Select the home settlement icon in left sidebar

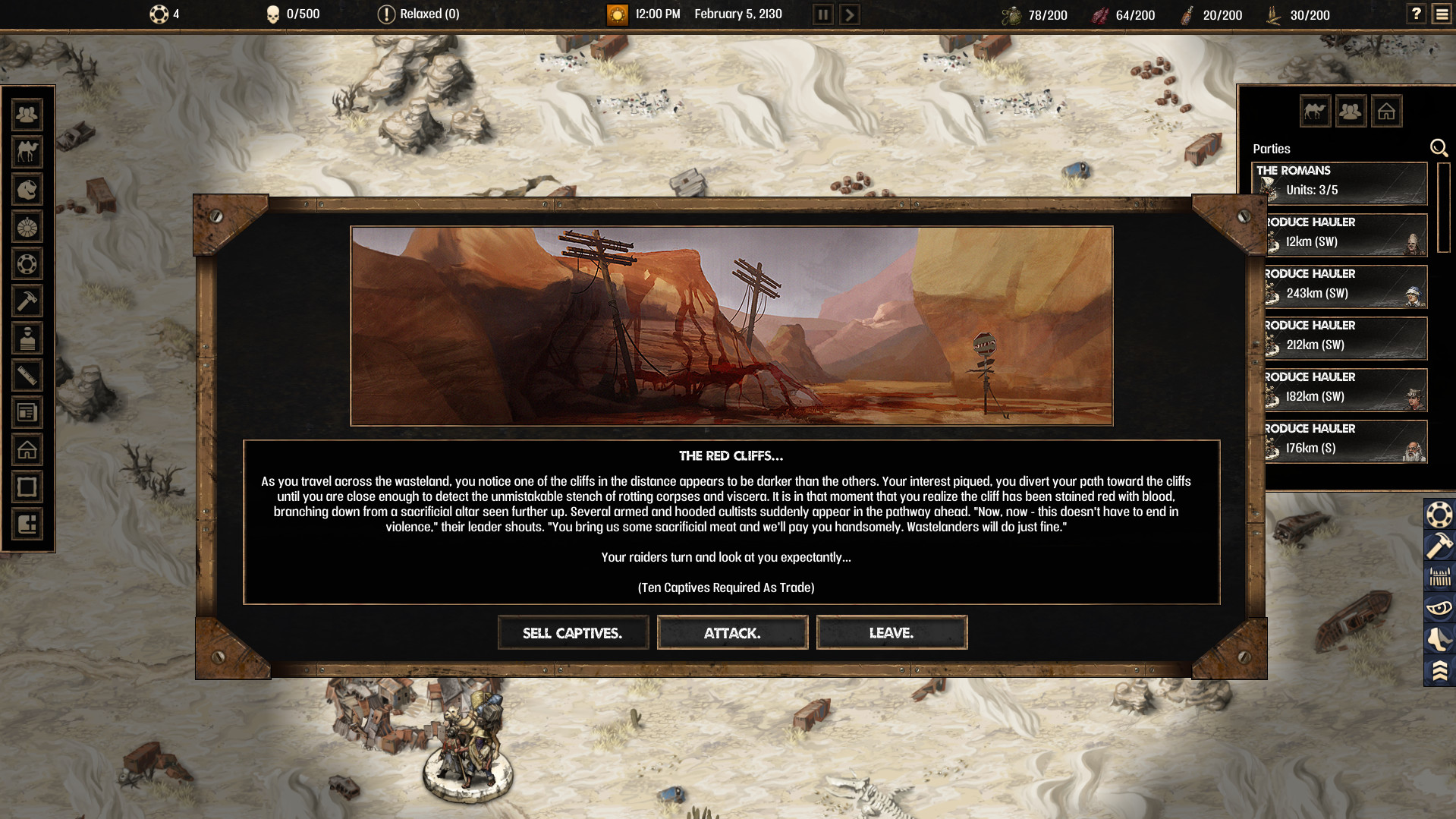tap(27, 449)
